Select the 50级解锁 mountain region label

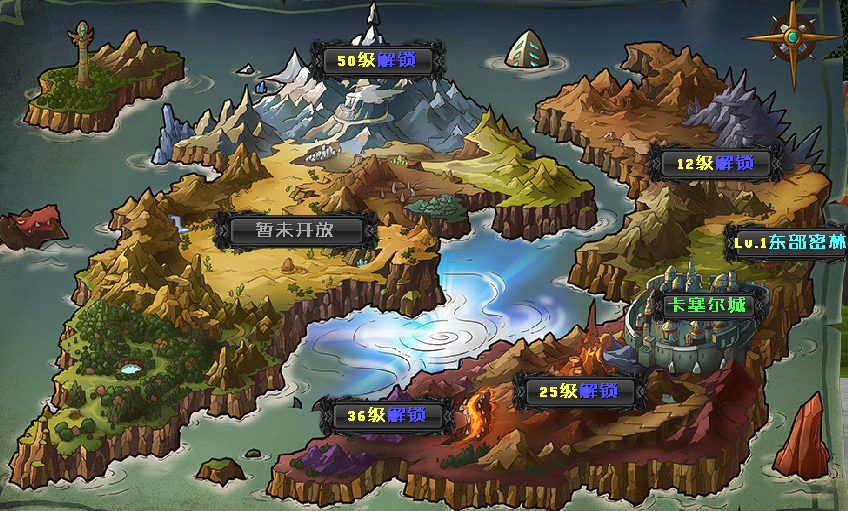pyautogui.click(x=376, y=61)
